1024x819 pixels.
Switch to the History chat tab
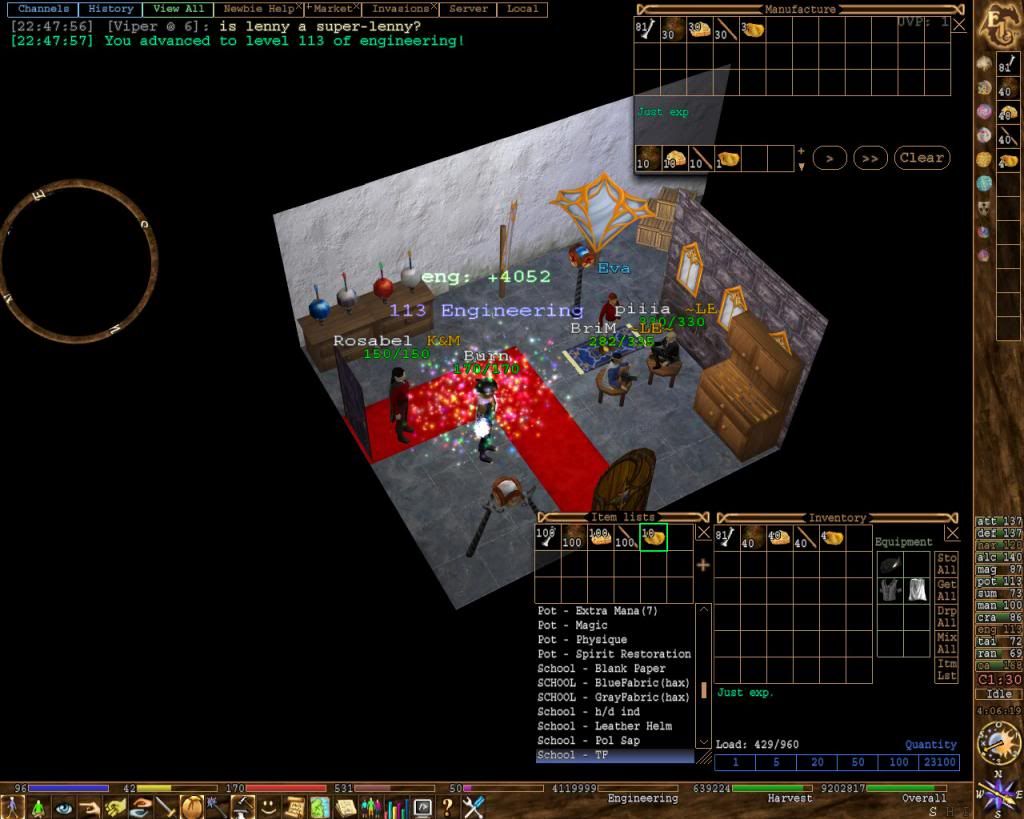point(110,9)
